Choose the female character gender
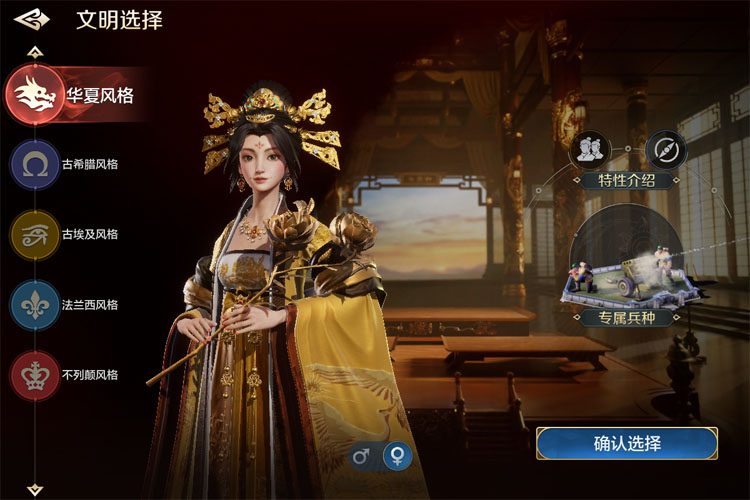The image size is (750, 500). point(398,457)
